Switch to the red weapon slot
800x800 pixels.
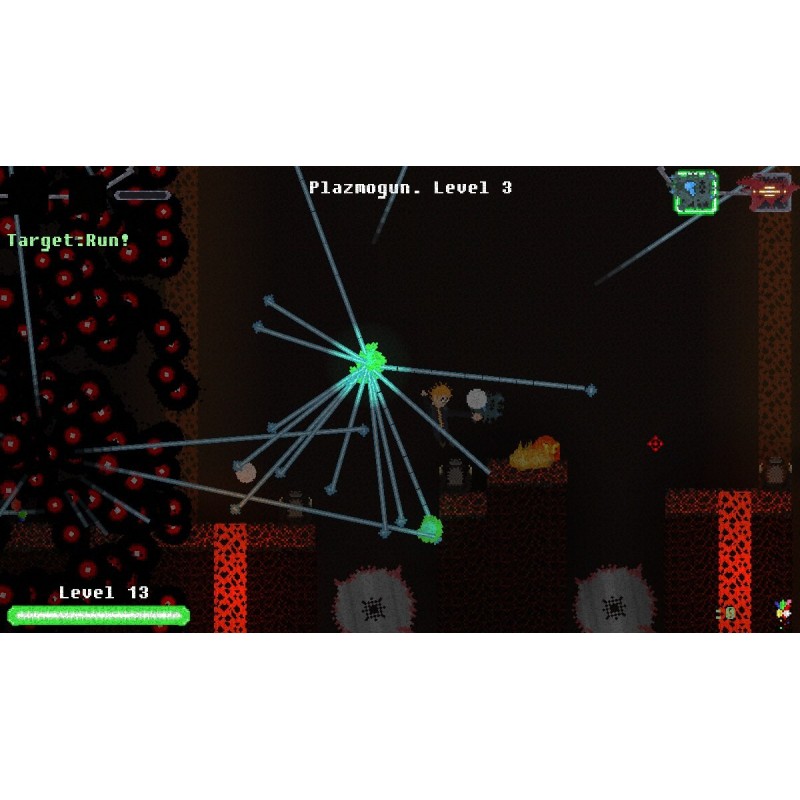coord(767,190)
